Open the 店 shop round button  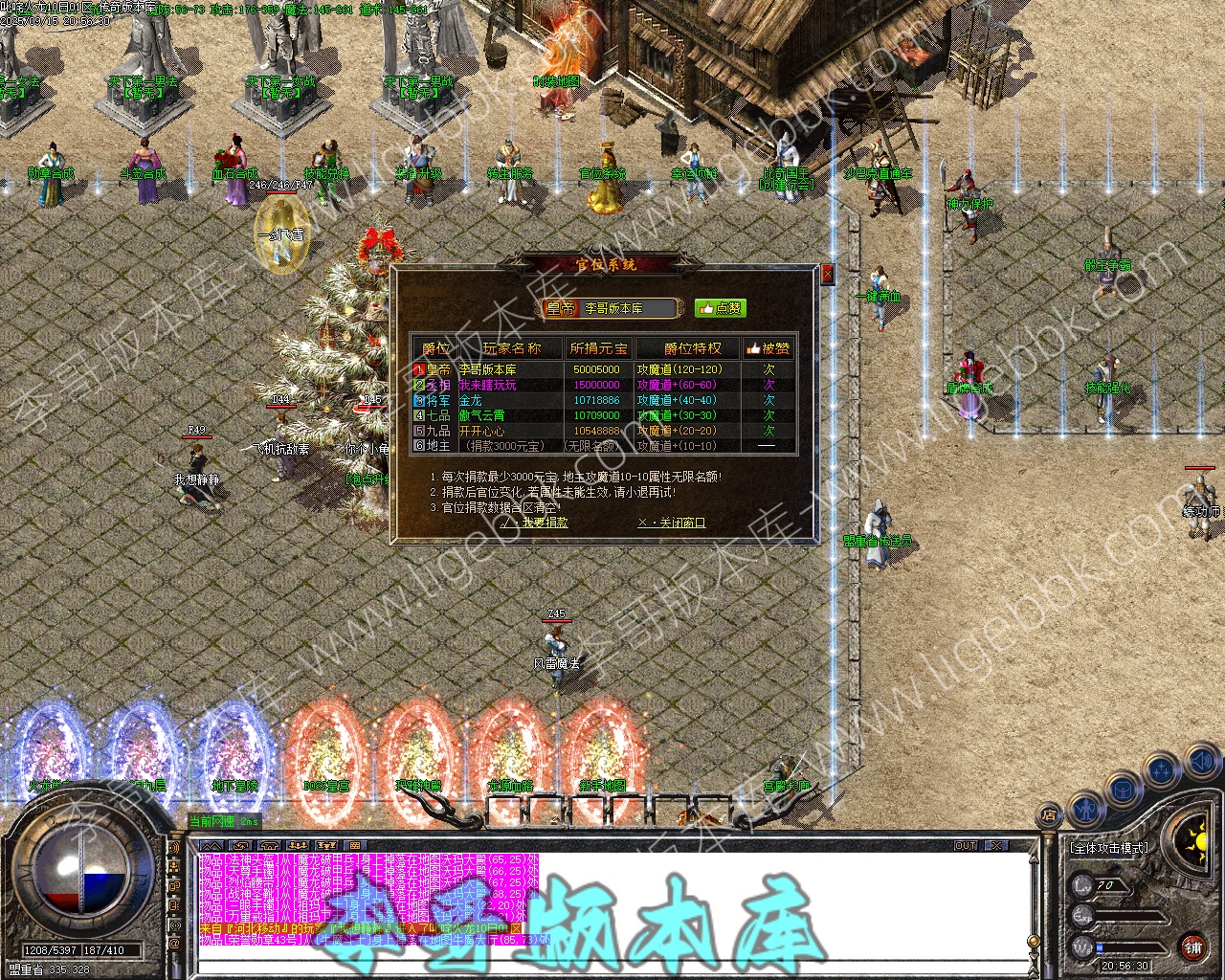coord(1049,815)
